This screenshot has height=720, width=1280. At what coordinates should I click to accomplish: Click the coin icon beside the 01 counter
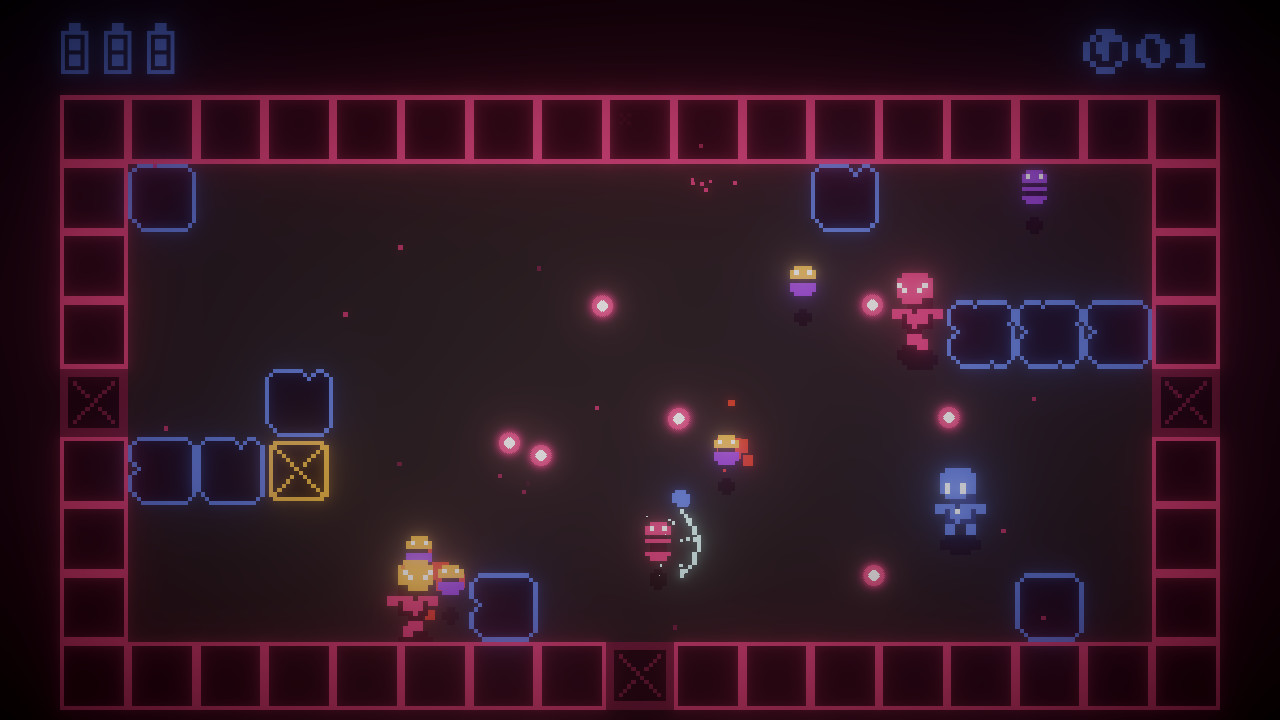click(1104, 49)
